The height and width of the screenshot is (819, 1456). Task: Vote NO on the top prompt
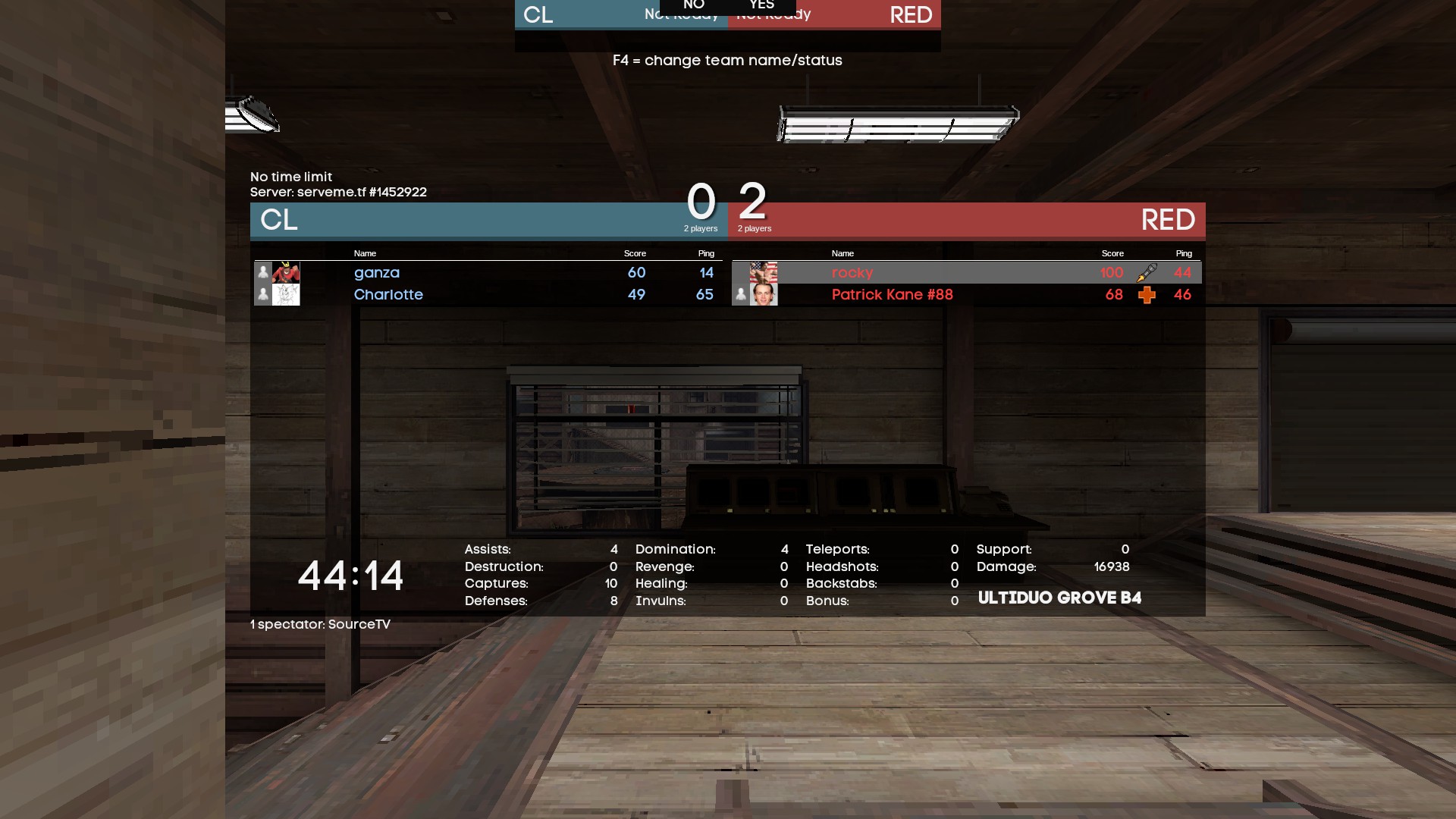point(694,5)
